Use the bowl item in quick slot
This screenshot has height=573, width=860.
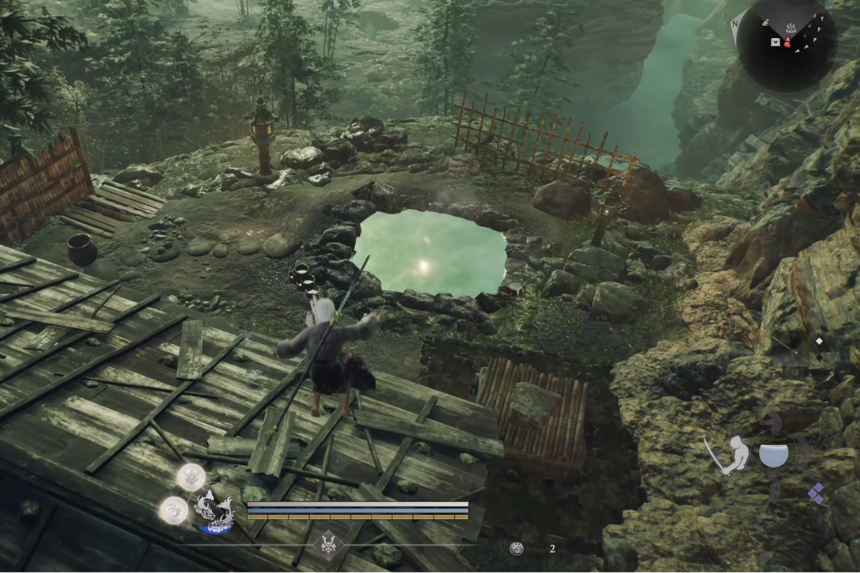pyautogui.click(x=773, y=455)
